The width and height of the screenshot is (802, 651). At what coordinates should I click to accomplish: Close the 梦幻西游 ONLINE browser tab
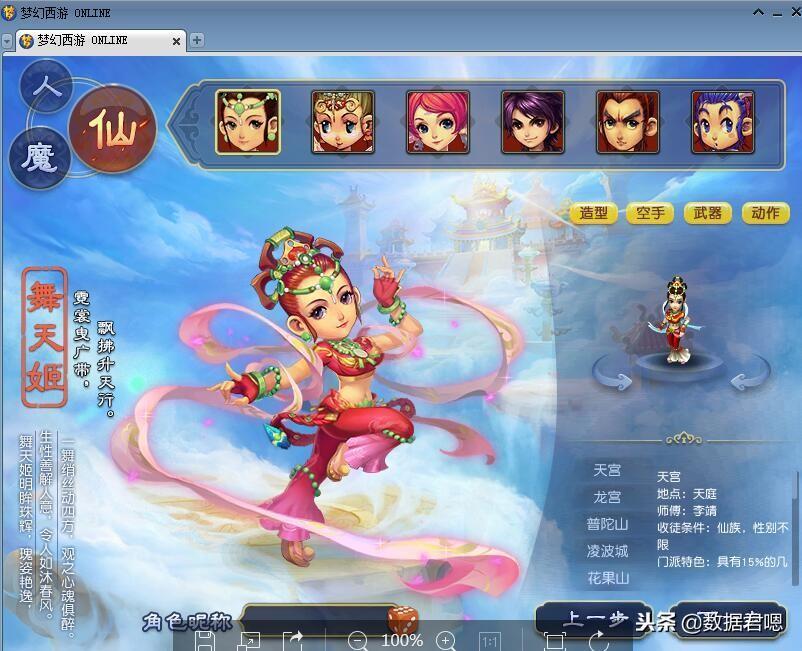[177, 41]
